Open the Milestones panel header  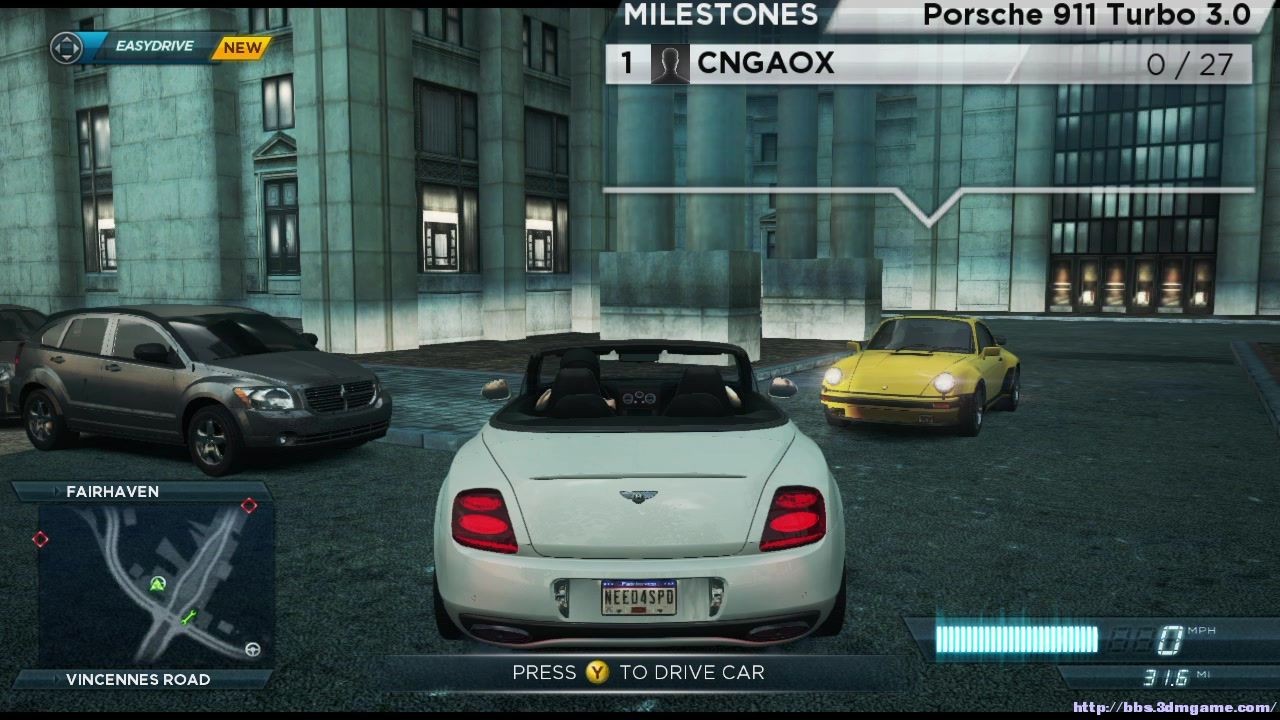[721, 15]
